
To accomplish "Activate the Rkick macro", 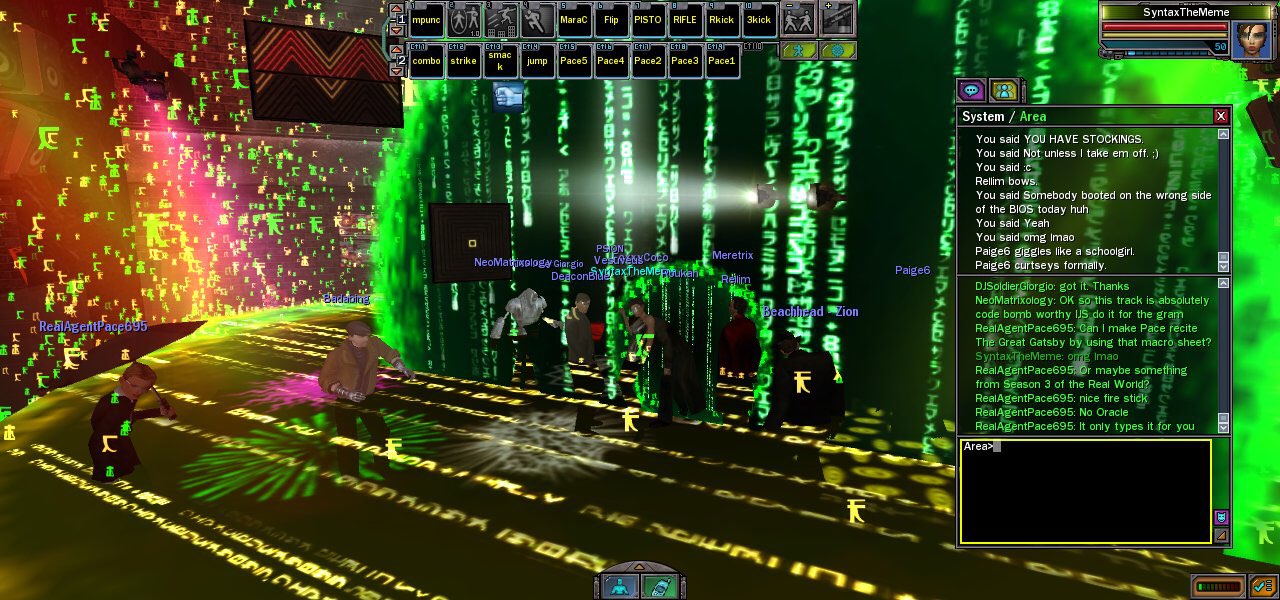I will coord(722,20).
